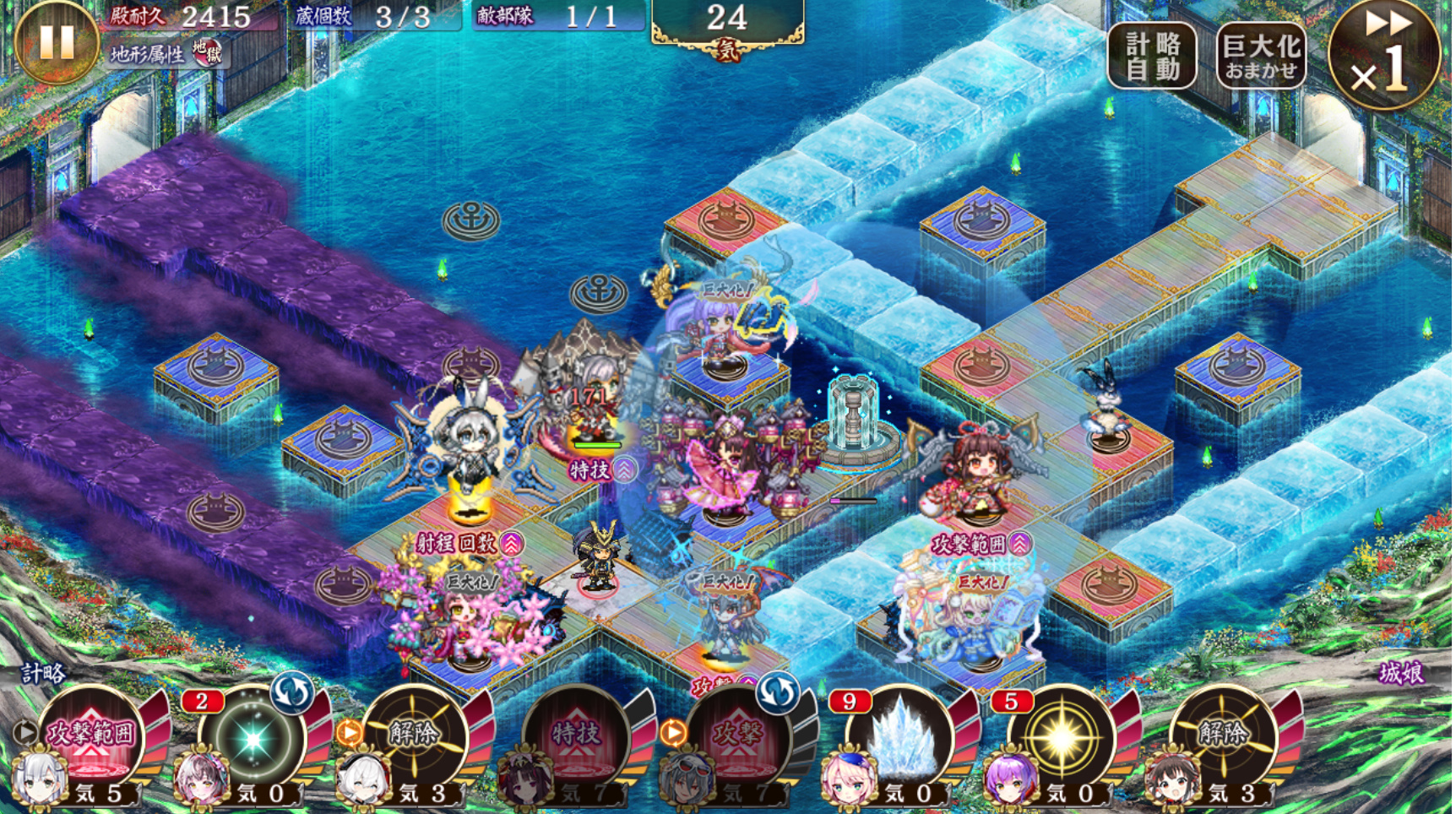1456x814 pixels.
Task: Toggle the 計略自動 auto-stratagem button
Action: click(1152, 56)
